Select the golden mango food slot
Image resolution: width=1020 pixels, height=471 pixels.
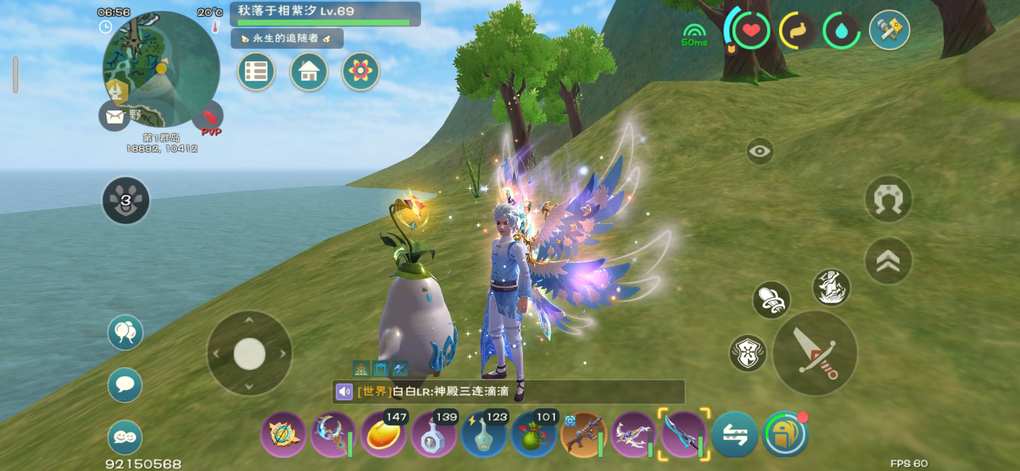click(384, 435)
